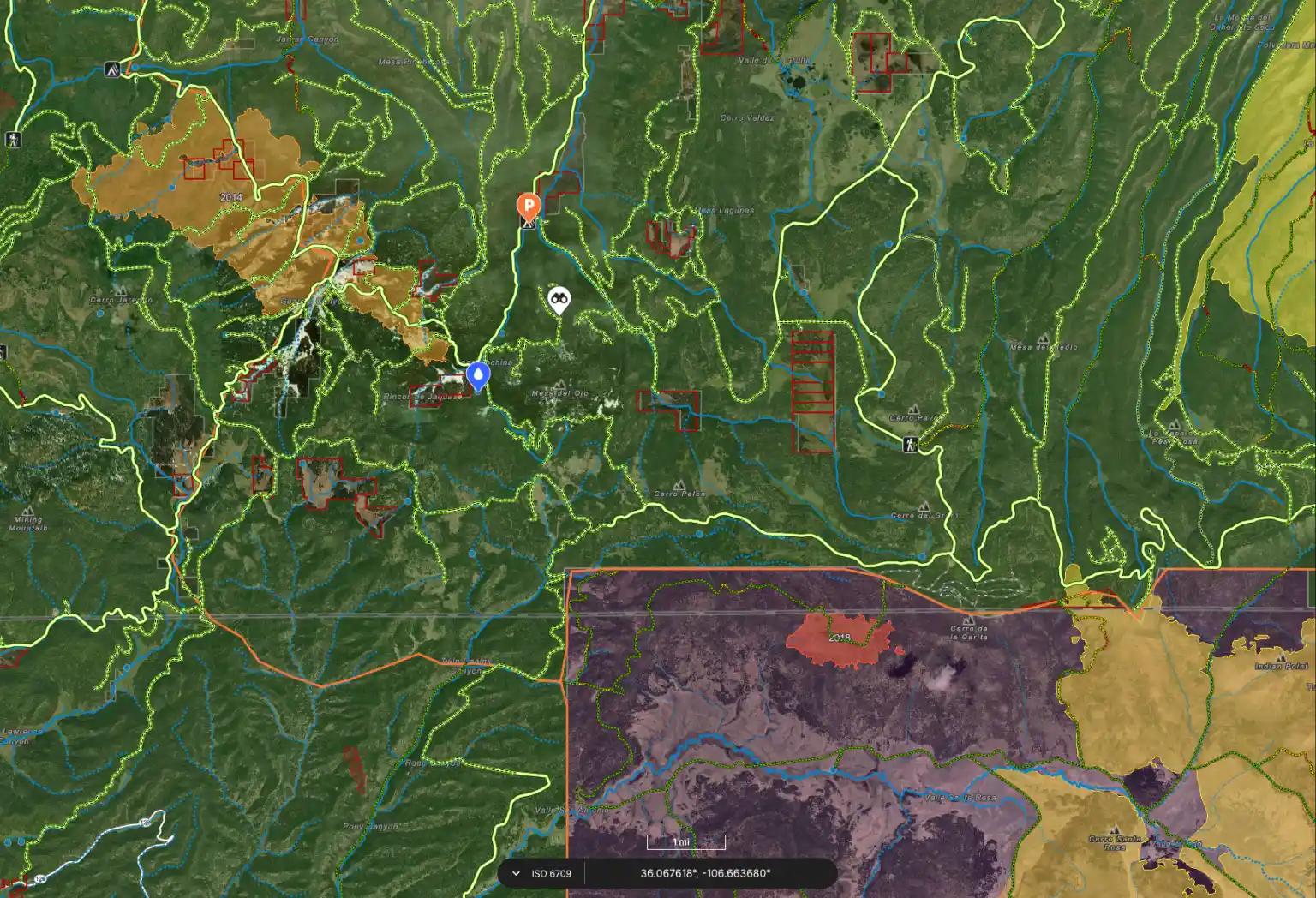Select the 2018 burn scar polygon
Image resolution: width=1316 pixels, height=898 pixels.
coord(840,638)
